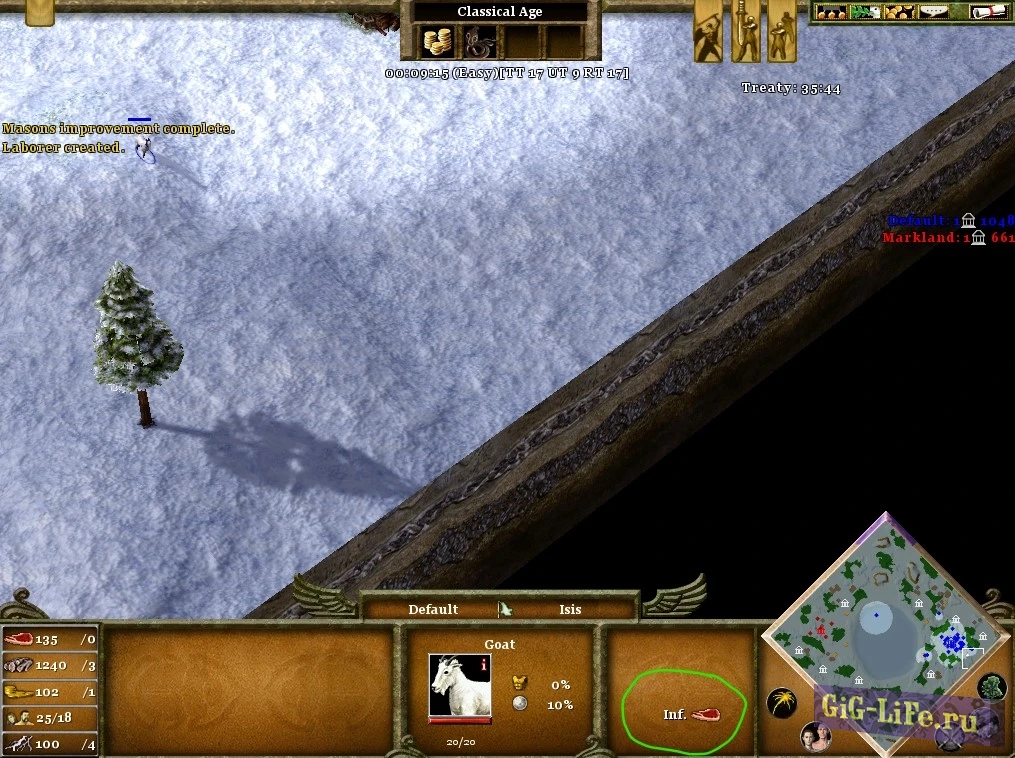Viewport: 1015px width, 758px height.
Task: Select the leftmost gold military banner
Action: pyautogui.click(x=709, y=30)
